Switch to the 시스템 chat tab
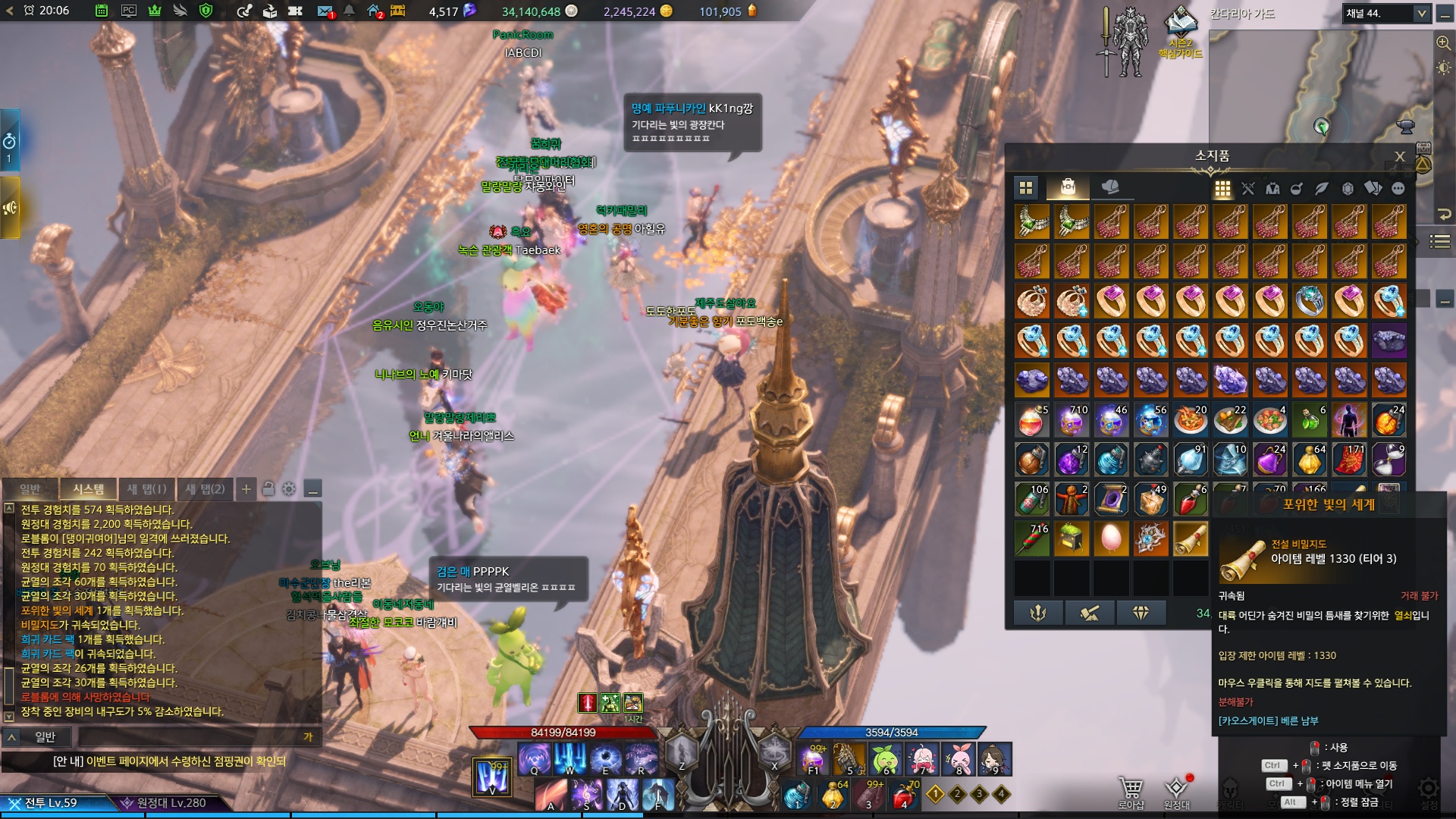Viewport: 1456px width, 819px height. click(x=89, y=489)
